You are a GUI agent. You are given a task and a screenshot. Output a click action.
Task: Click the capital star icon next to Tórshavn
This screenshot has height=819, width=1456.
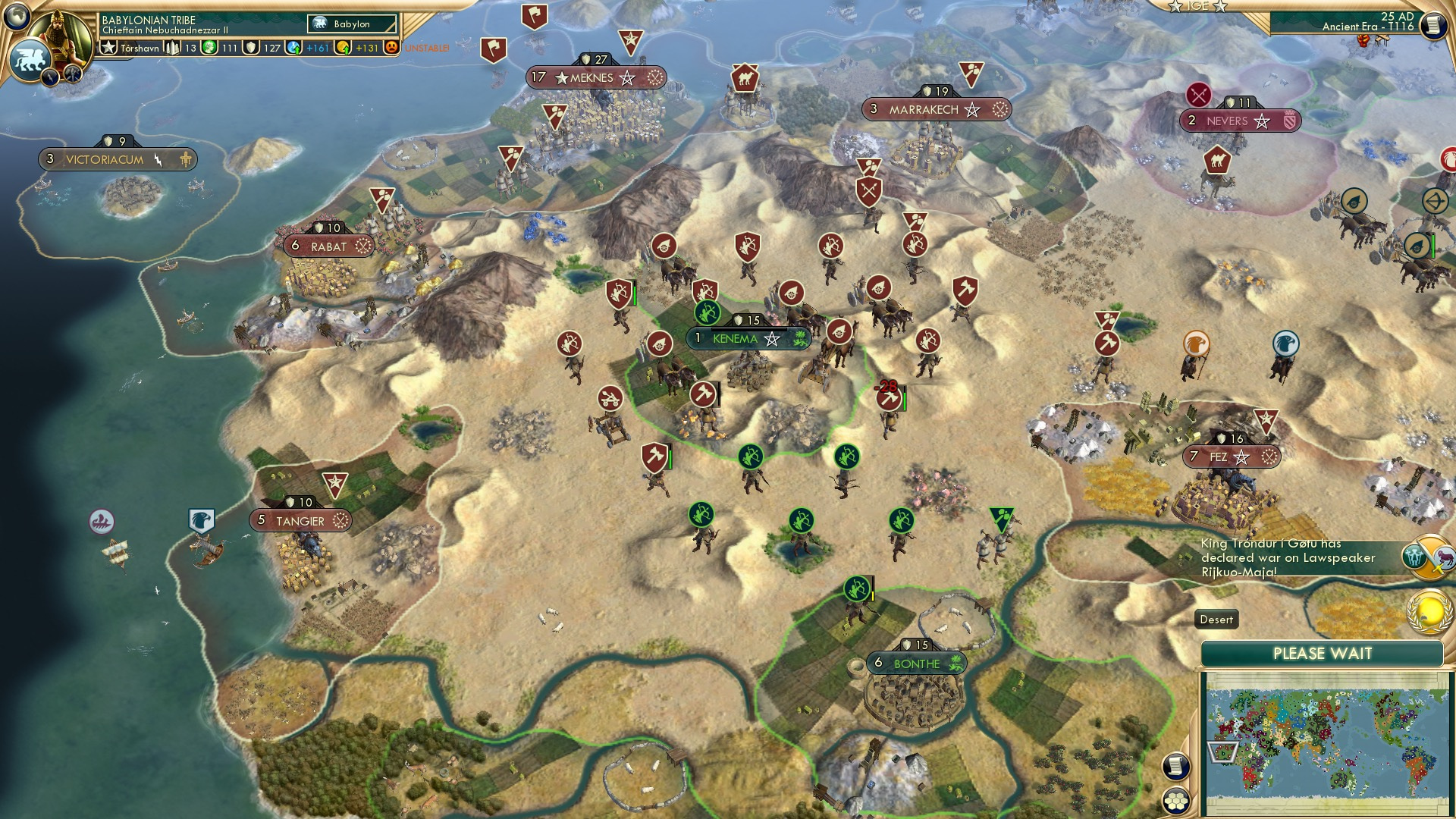(x=108, y=47)
